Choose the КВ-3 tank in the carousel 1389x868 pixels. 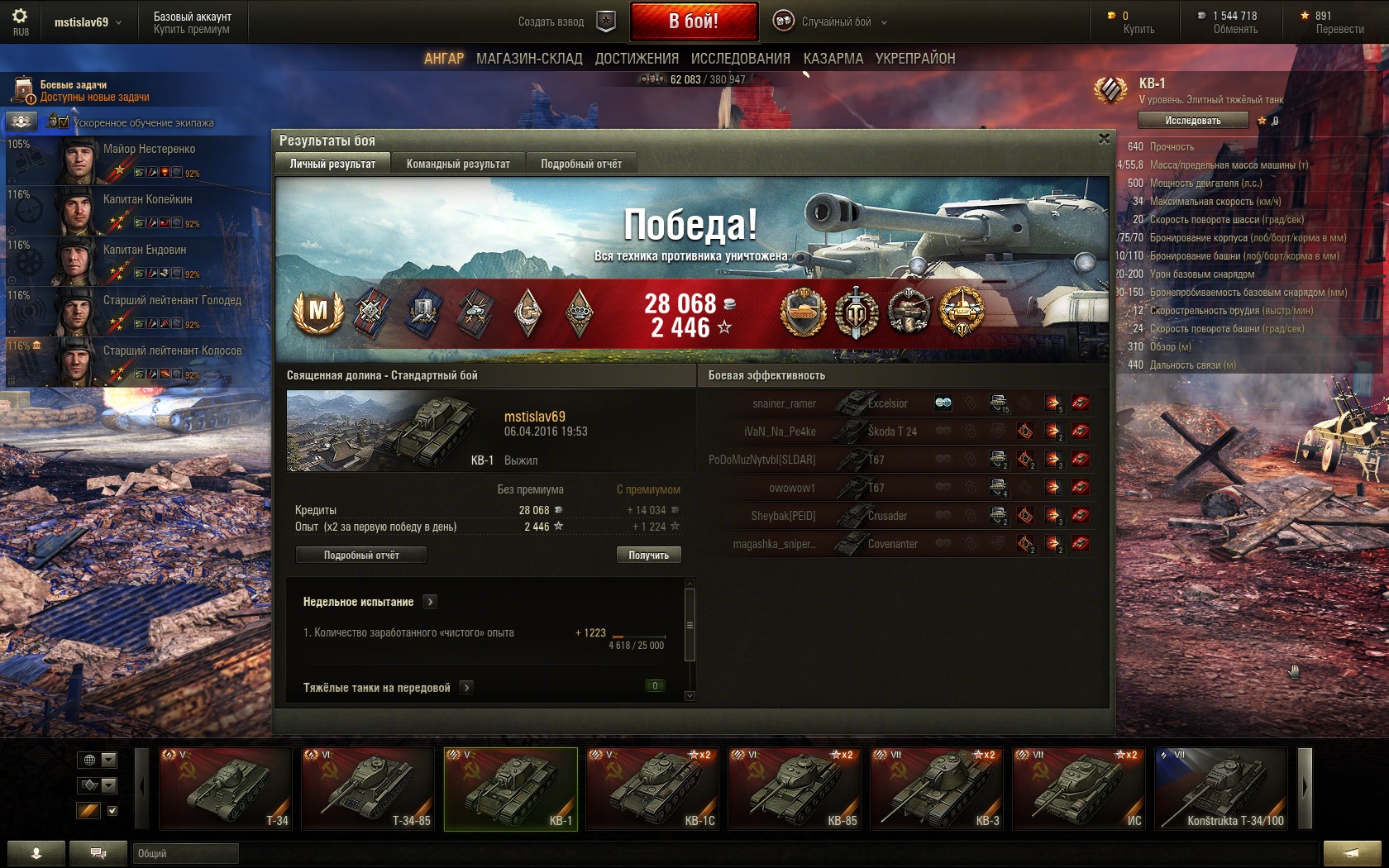pyautogui.click(x=937, y=788)
